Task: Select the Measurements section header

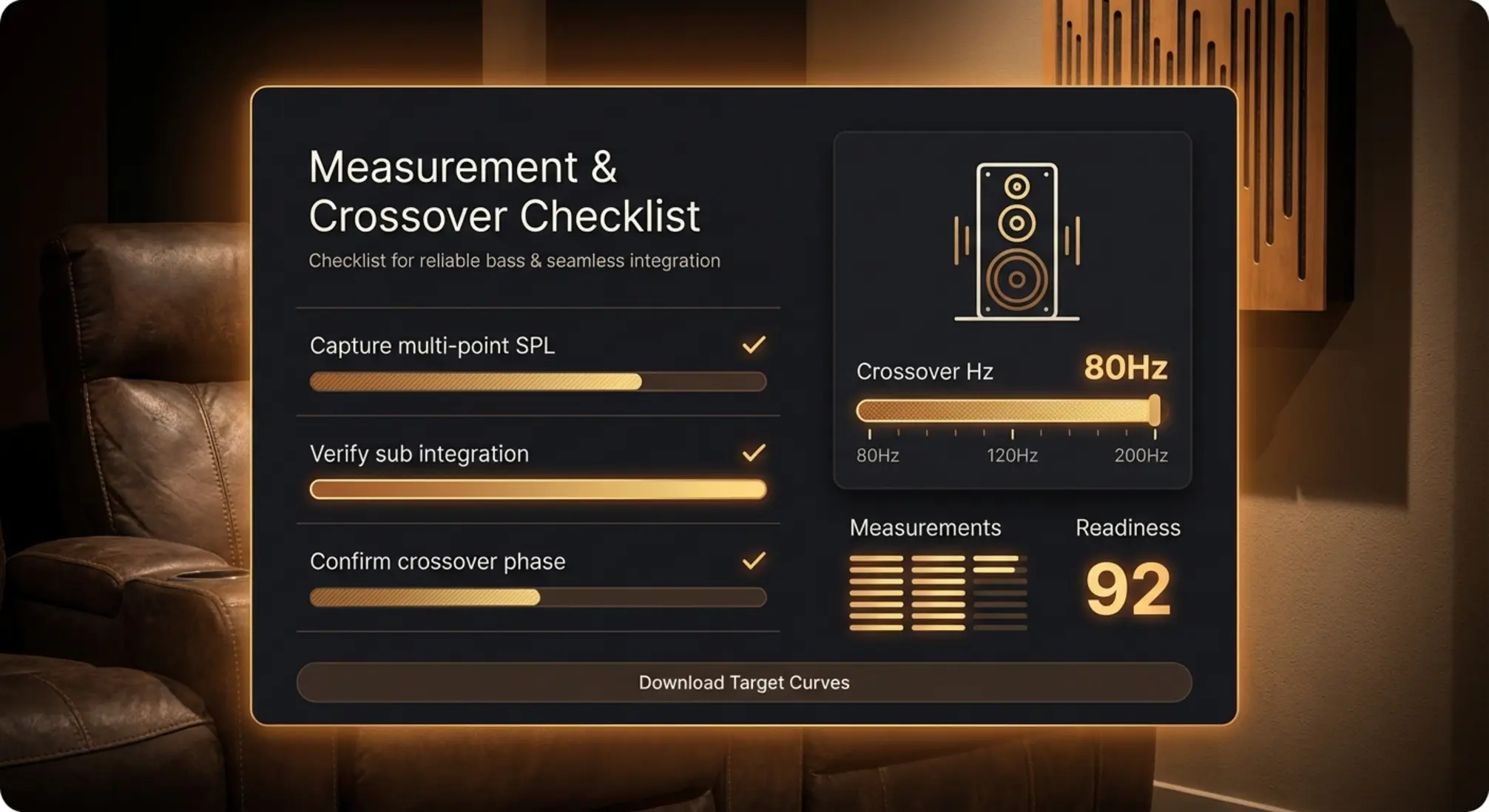Action: point(925,527)
